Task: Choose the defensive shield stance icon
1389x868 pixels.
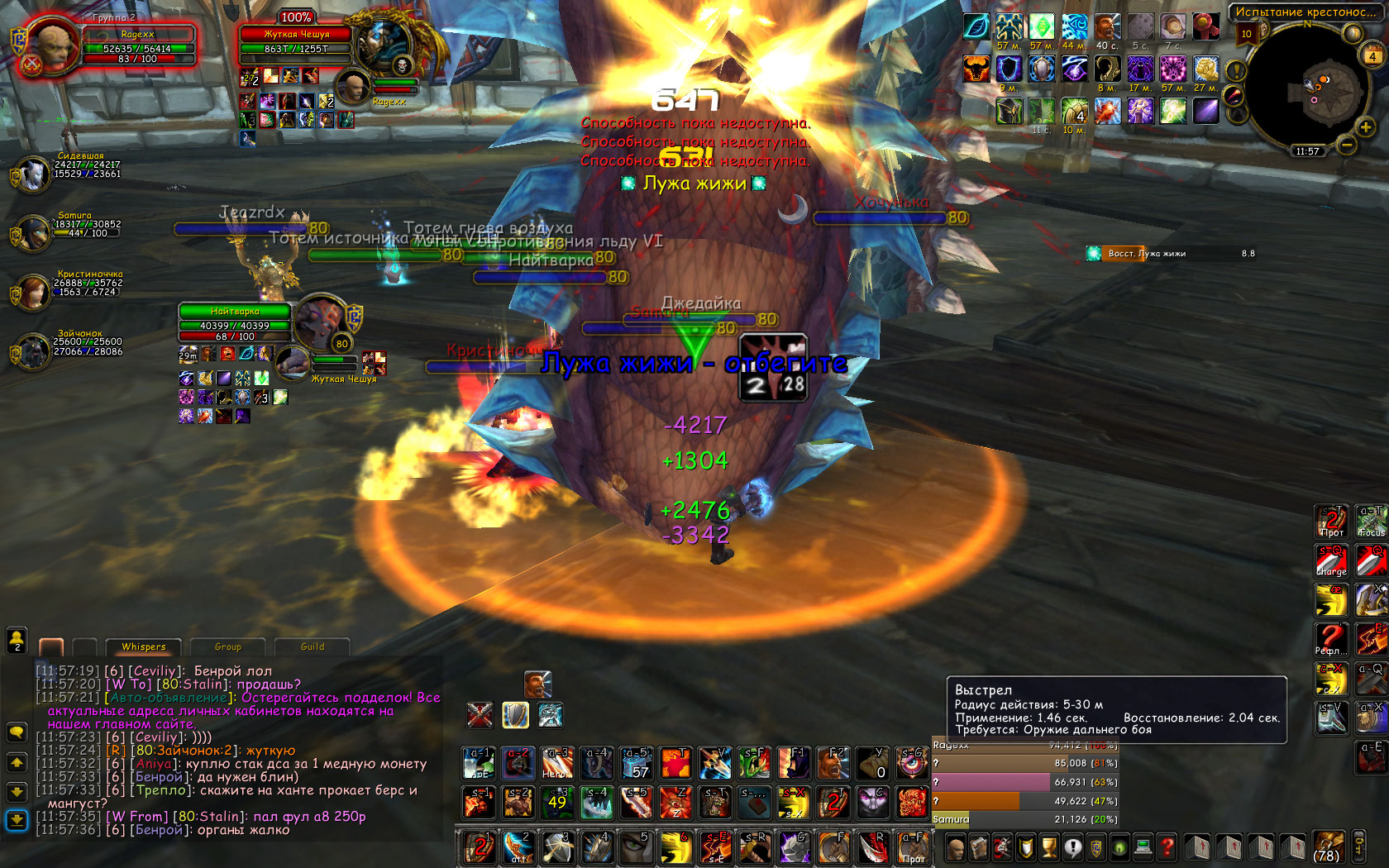Action: (x=515, y=715)
